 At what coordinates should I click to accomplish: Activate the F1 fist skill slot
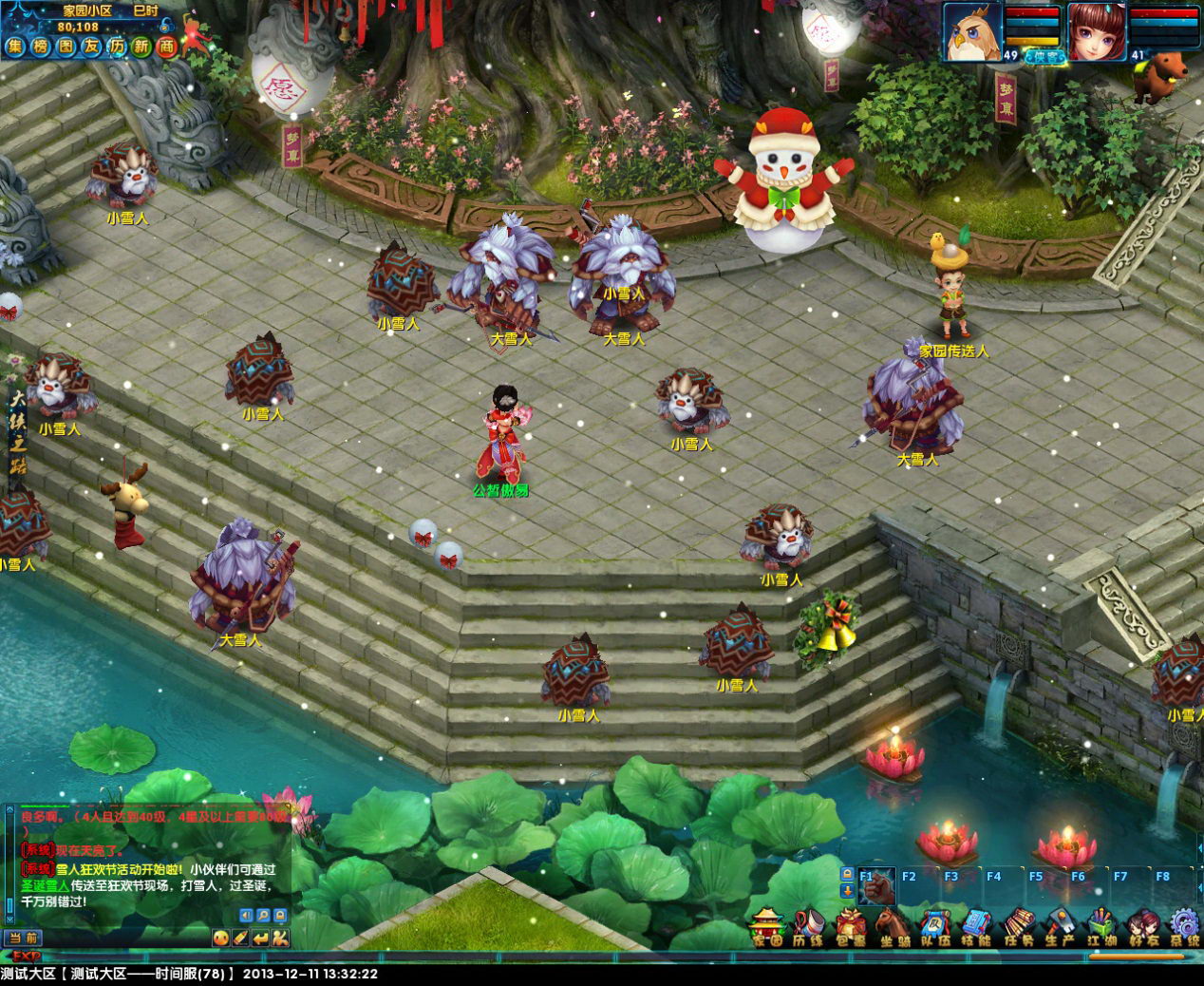pyautogui.click(x=875, y=887)
